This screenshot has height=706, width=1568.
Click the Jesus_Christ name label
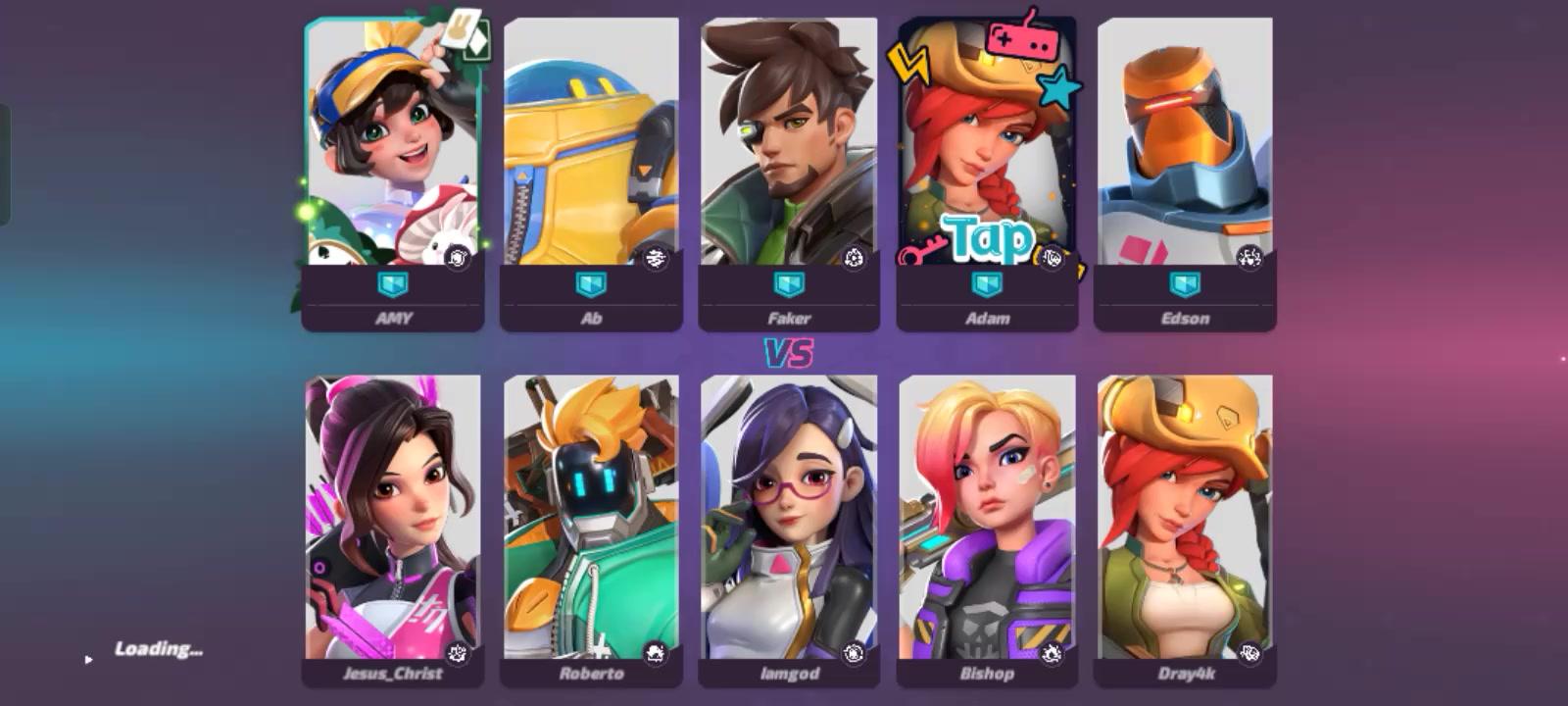click(x=393, y=675)
